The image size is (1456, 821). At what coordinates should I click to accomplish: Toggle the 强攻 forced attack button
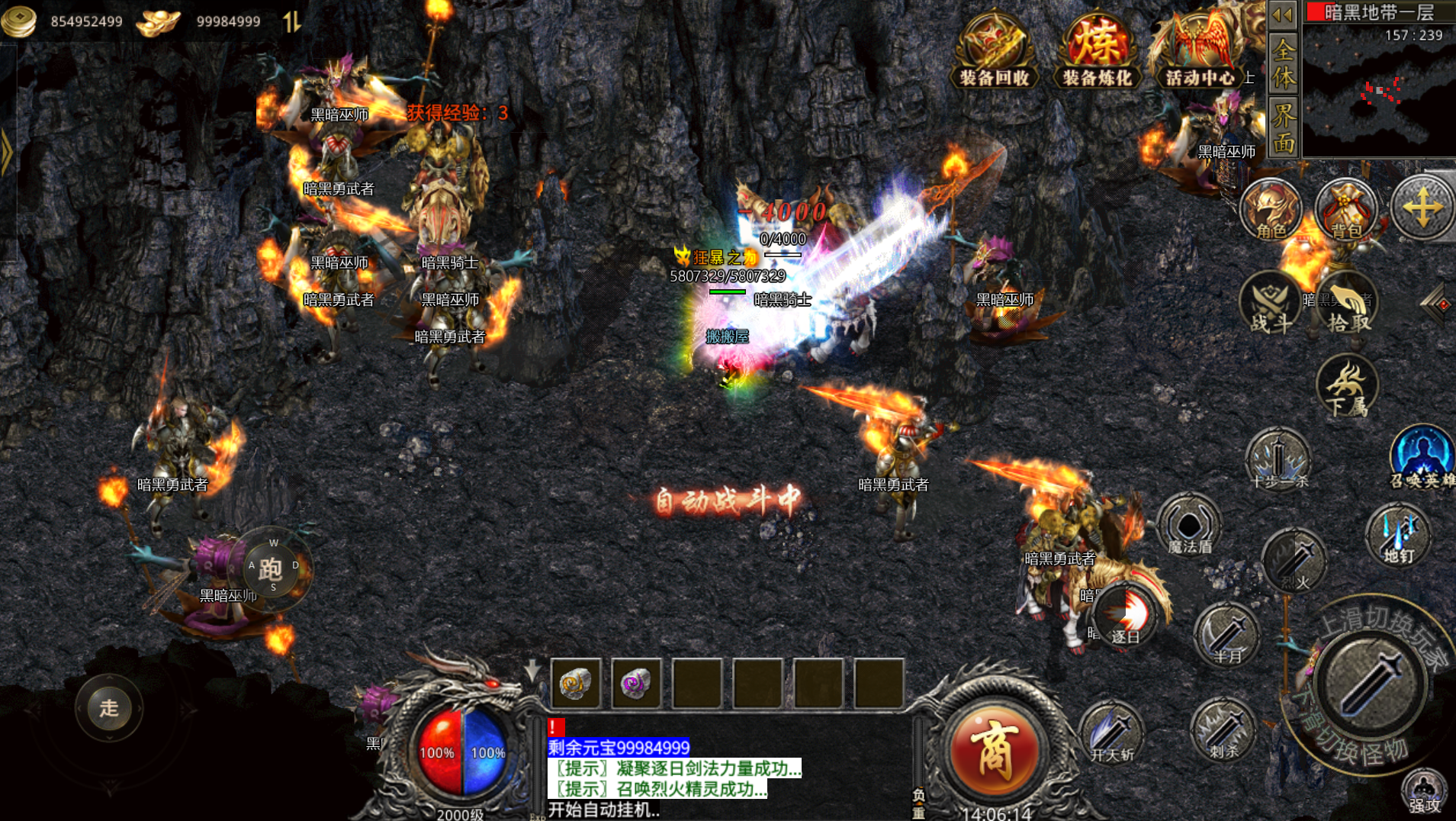click(1424, 791)
